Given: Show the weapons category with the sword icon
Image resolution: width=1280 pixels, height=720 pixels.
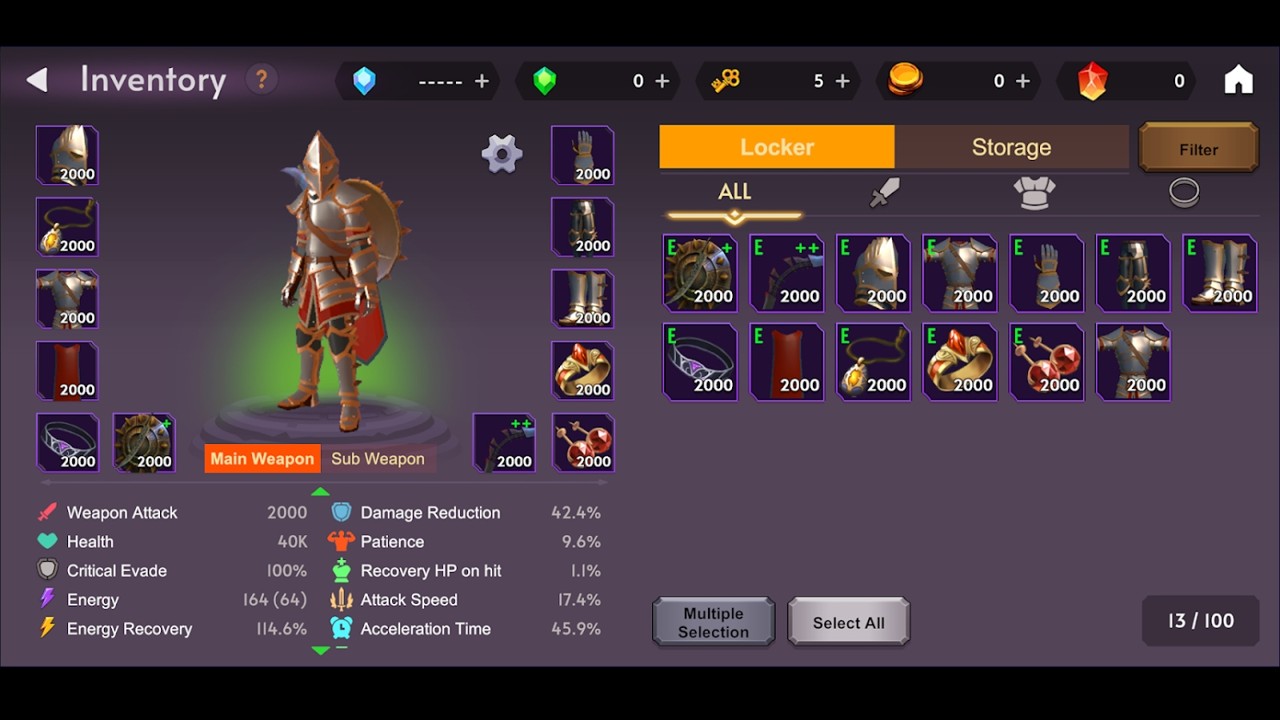Looking at the screenshot, I should point(884,192).
